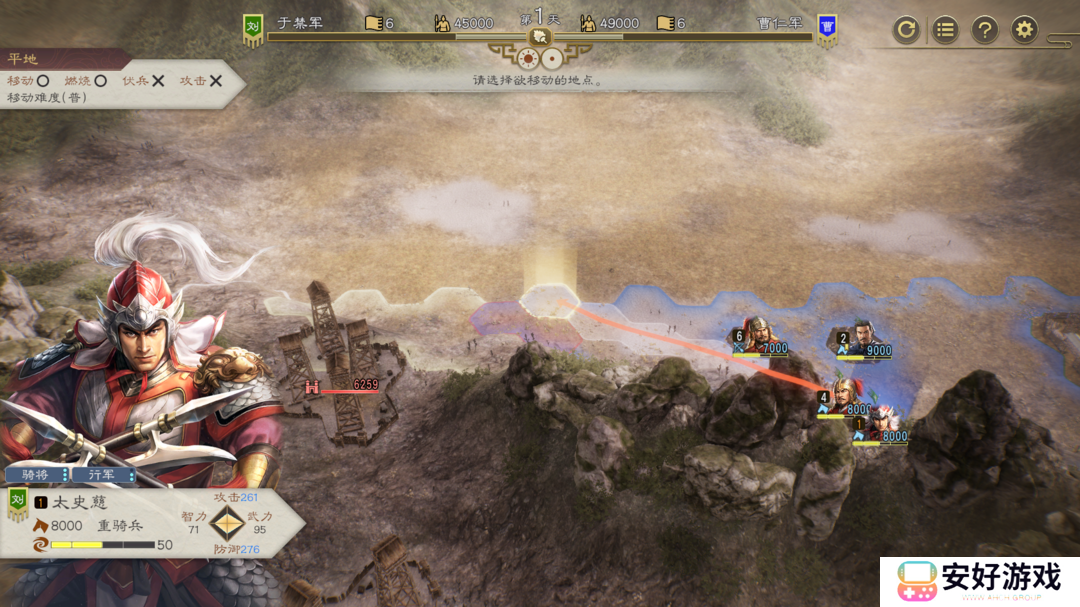
Task: Select unit 2 with 9000 troops
Action: (862, 338)
